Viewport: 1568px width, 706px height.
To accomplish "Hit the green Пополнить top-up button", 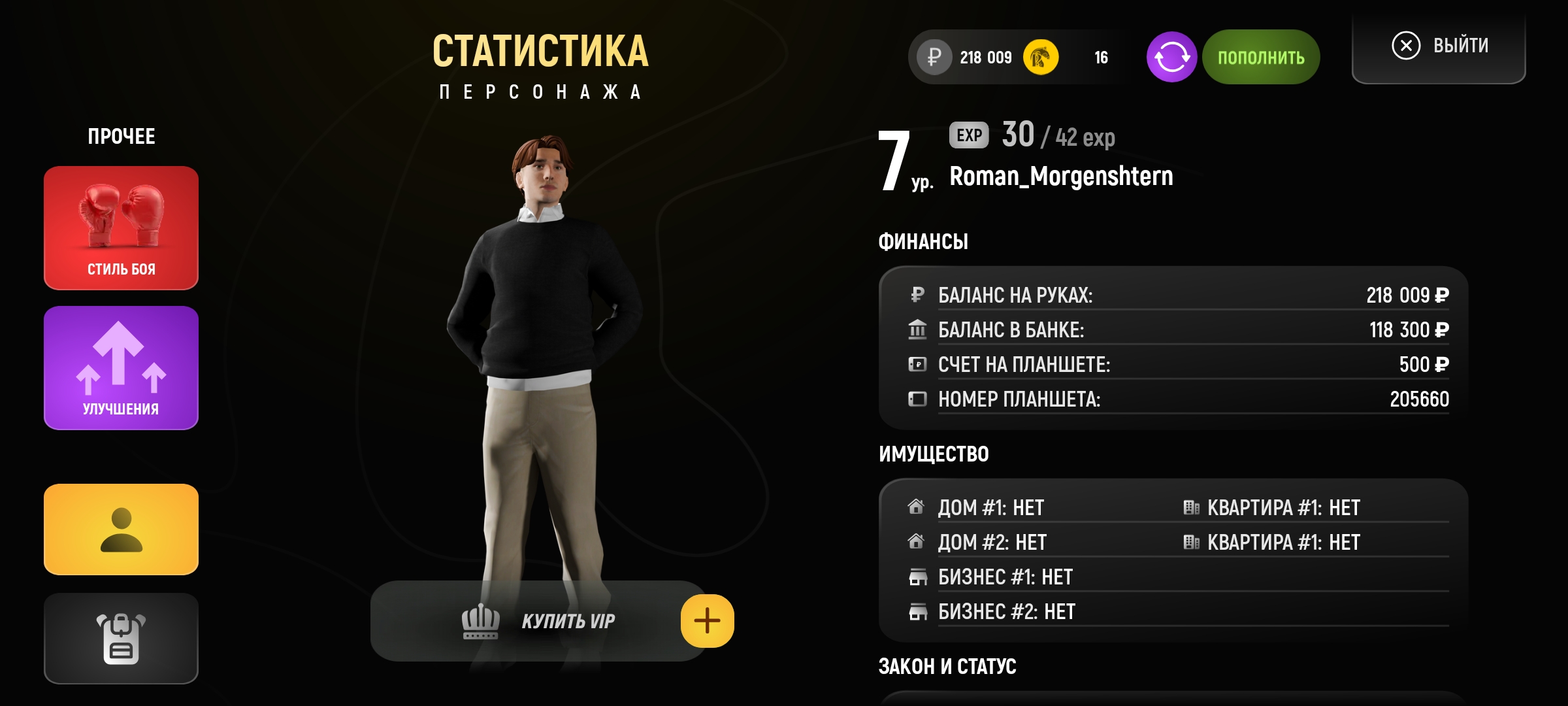I will click(1260, 58).
